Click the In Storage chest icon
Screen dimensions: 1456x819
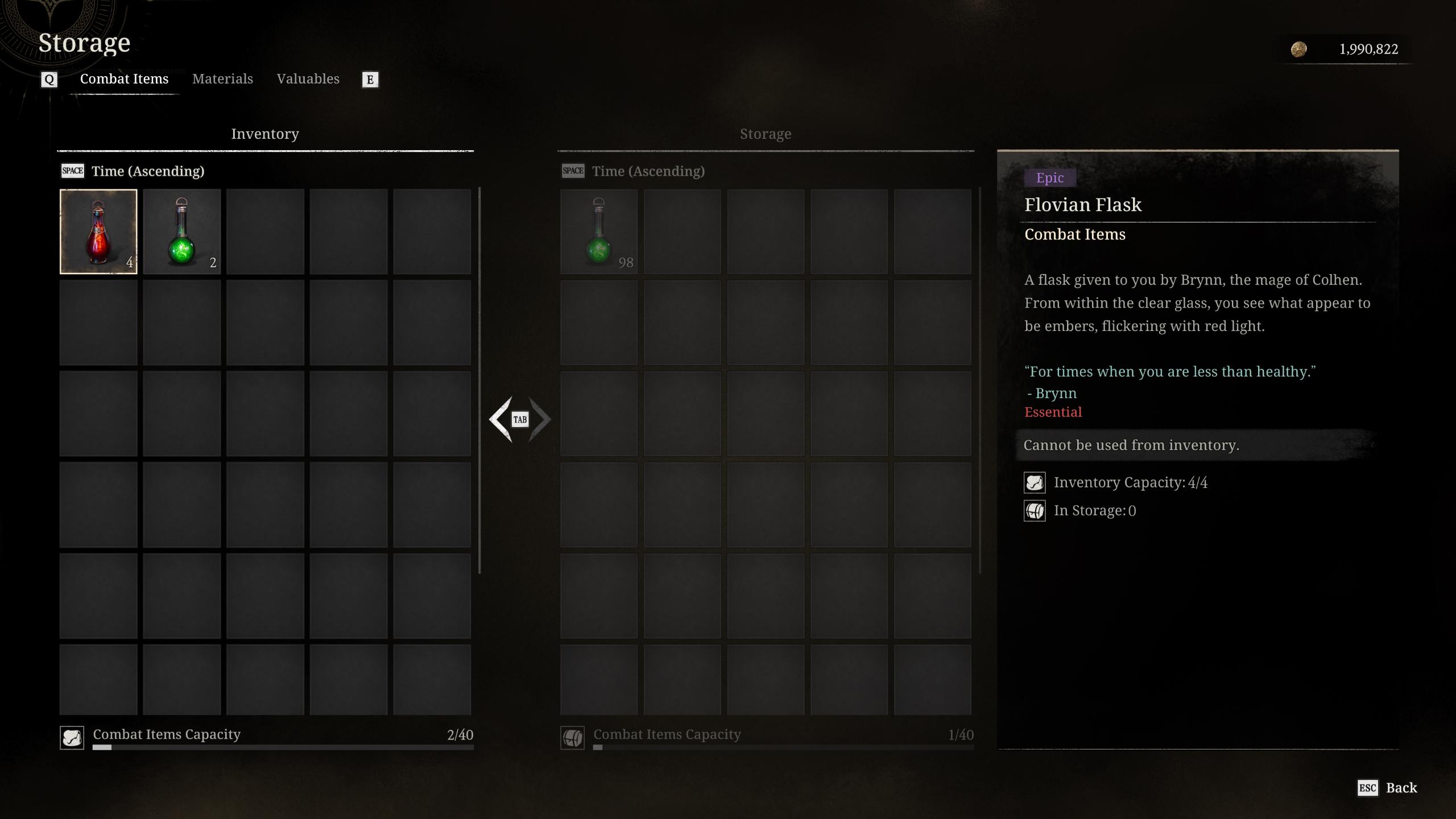coord(1035,510)
